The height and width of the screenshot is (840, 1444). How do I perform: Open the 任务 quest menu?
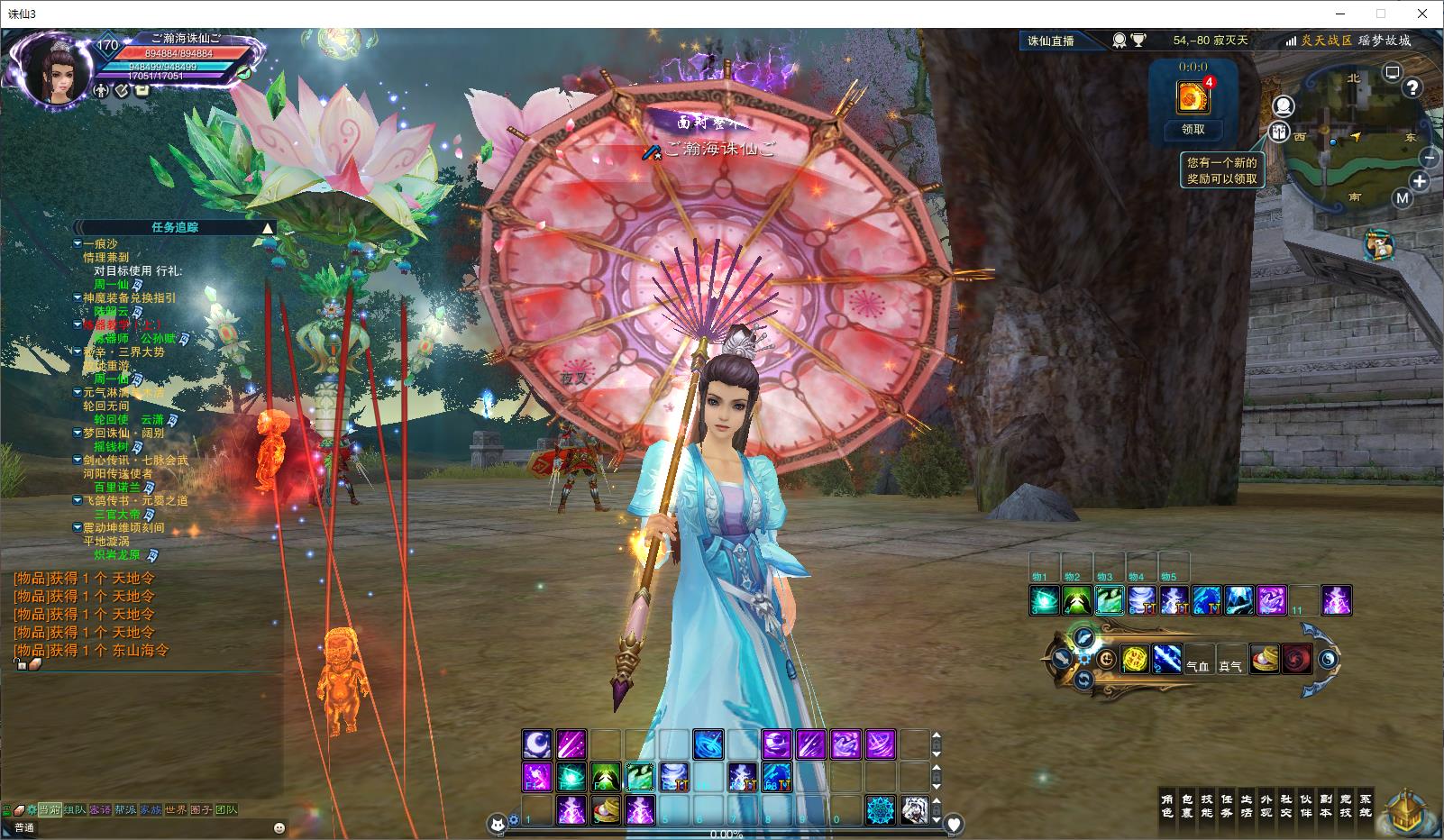pos(1227,806)
